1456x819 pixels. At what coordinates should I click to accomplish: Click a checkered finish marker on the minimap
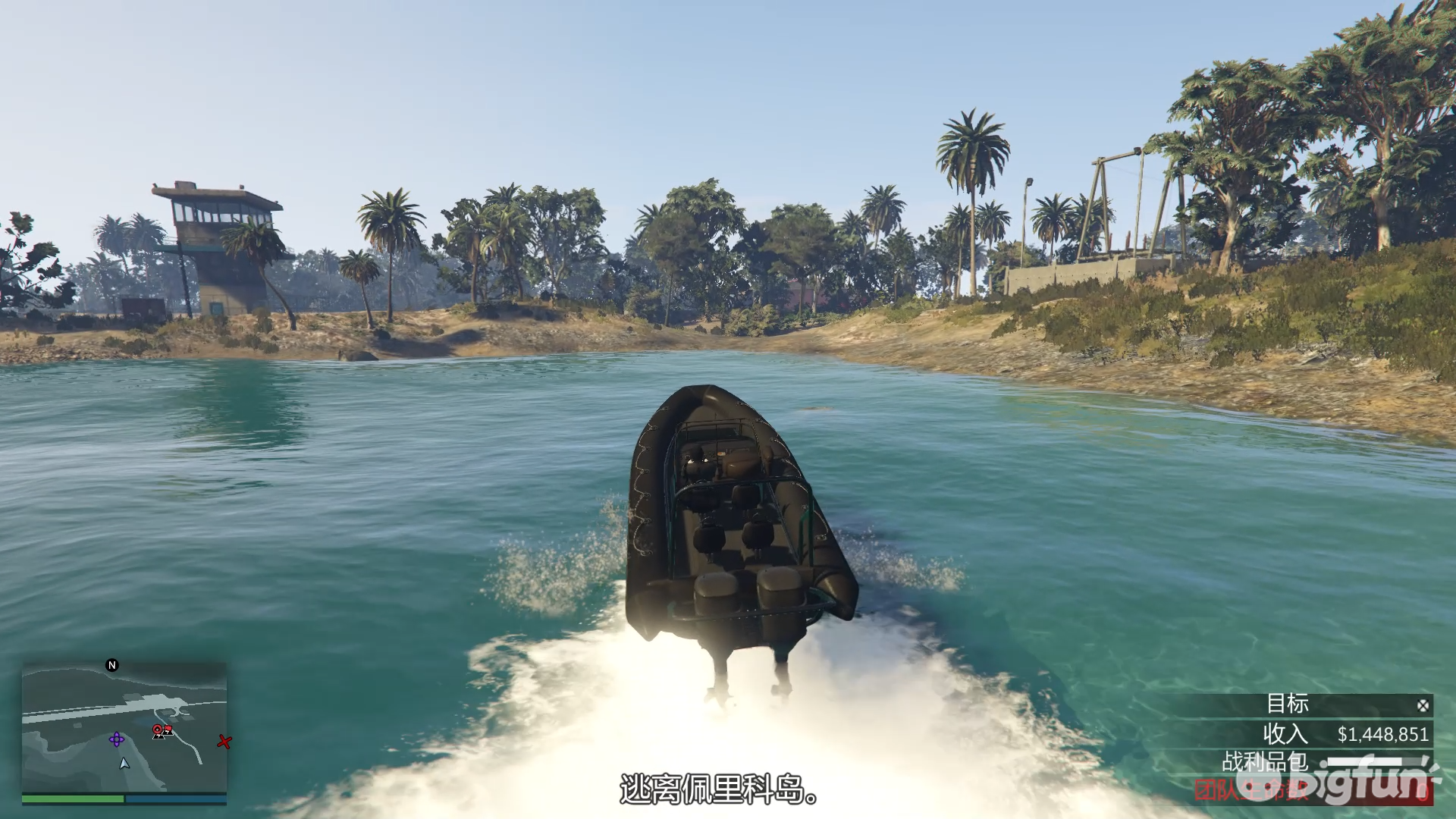(159, 736)
